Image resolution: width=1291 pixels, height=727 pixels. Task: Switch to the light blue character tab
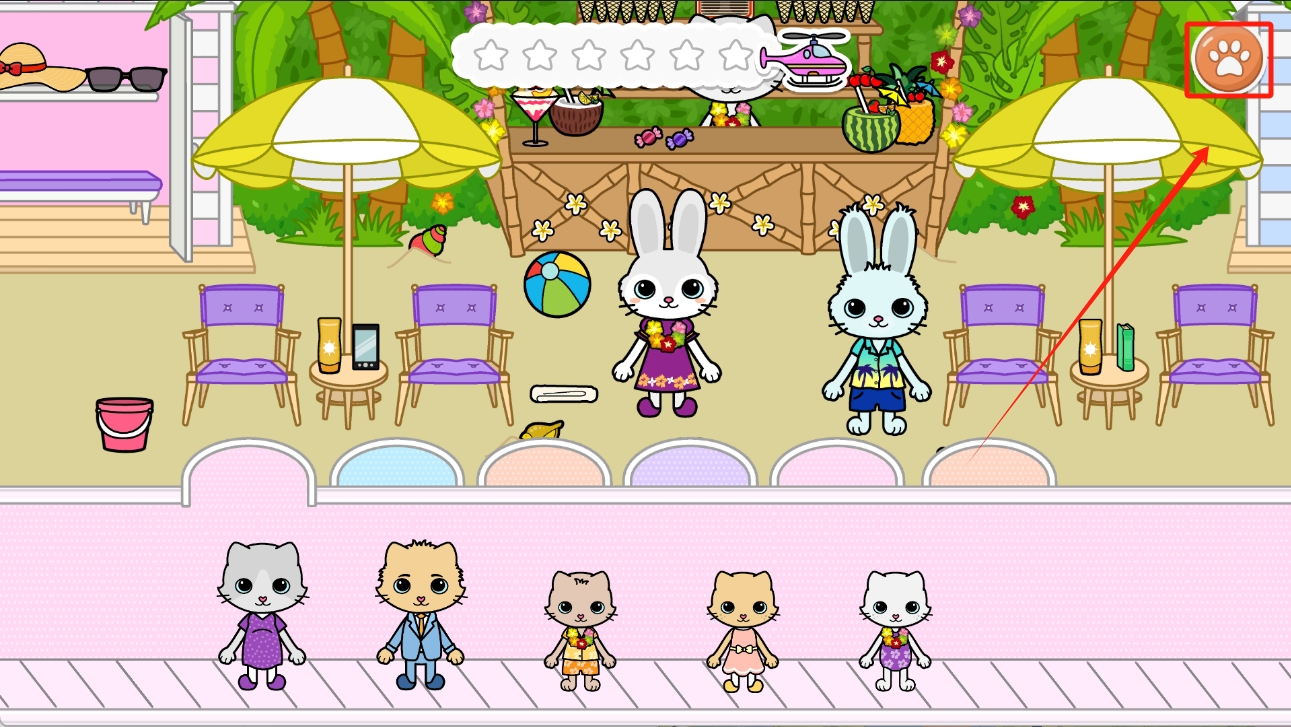[397, 467]
